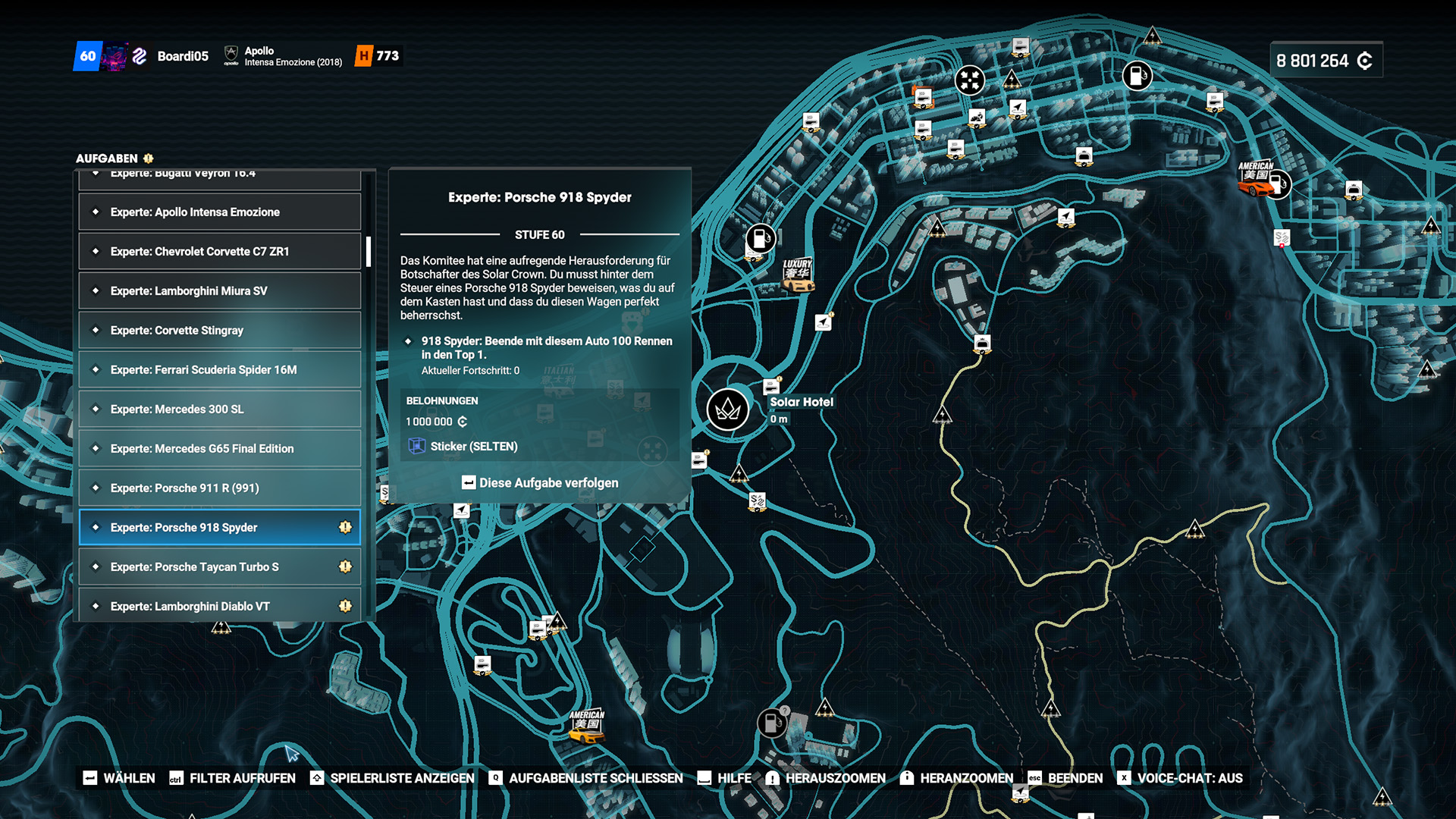Viewport: 1456px width, 819px height.
Task: Click the exclamation badge on Lamborghini Diablo VT
Action: coord(346,606)
